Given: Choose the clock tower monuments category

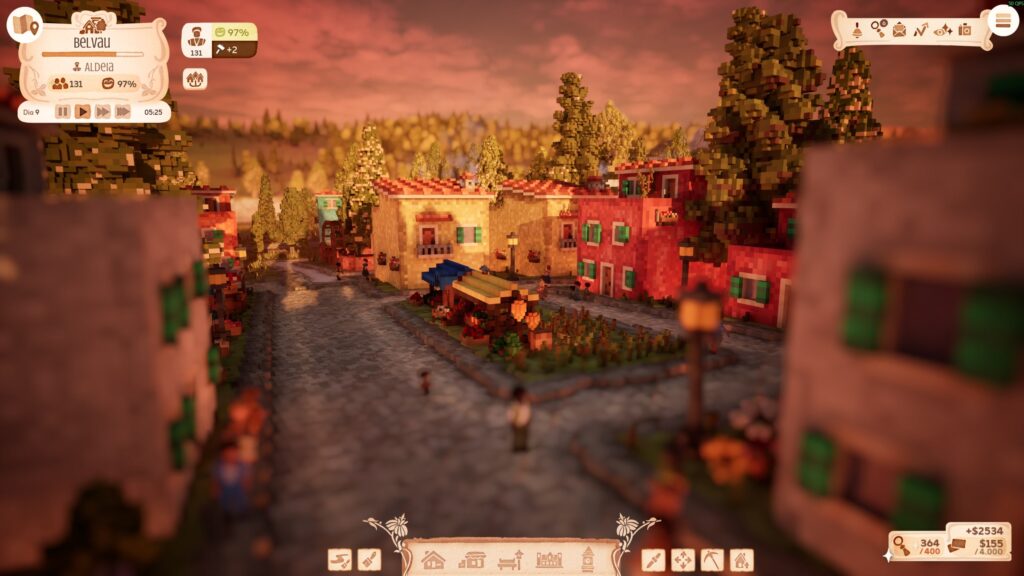Looking at the screenshot, I should pos(587,559).
